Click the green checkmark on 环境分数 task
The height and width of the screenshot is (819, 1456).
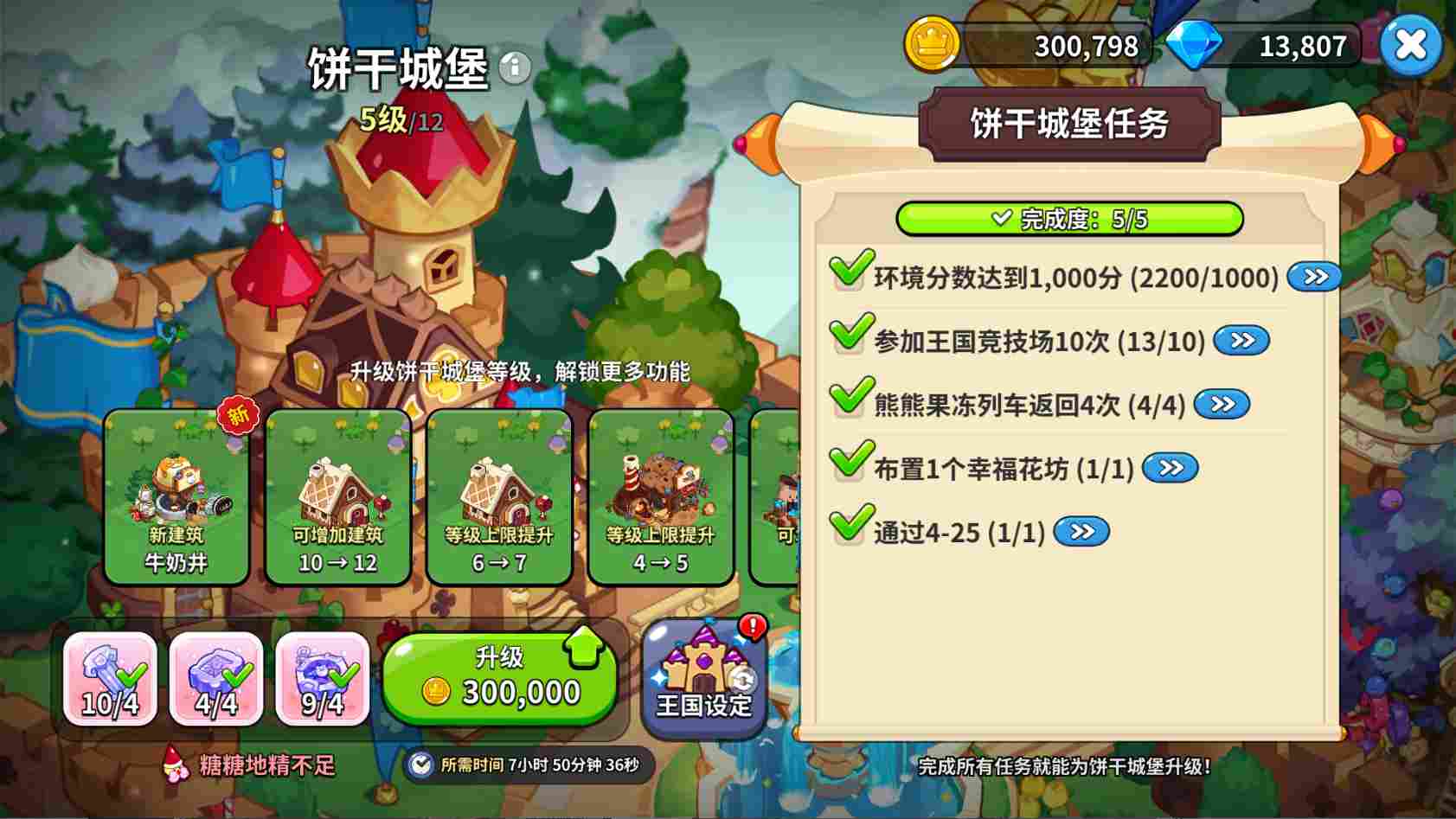click(849, 275)
